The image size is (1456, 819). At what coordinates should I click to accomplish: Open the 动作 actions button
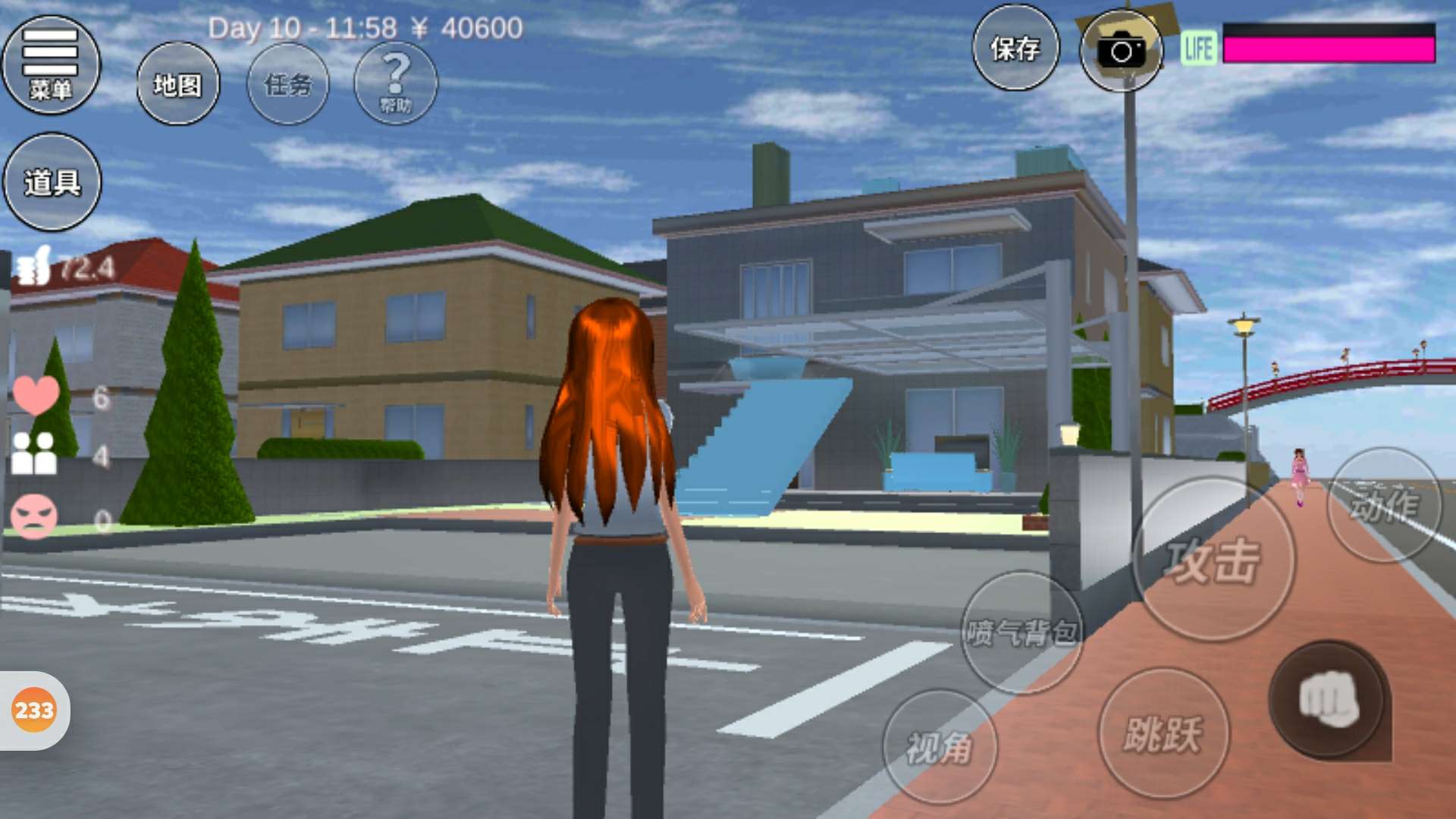1384,504
